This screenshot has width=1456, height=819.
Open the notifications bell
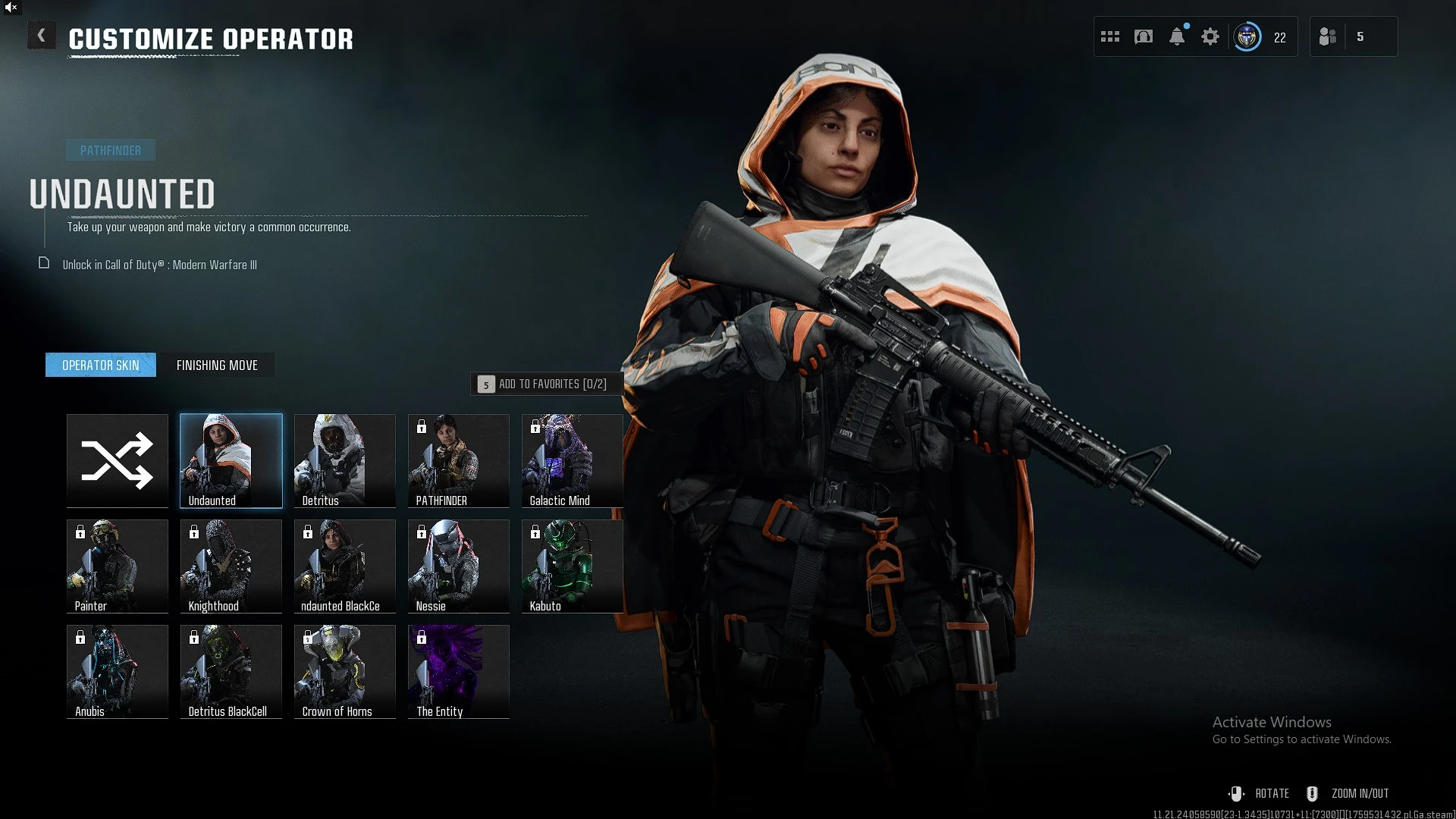click(x=1177, y=36)
